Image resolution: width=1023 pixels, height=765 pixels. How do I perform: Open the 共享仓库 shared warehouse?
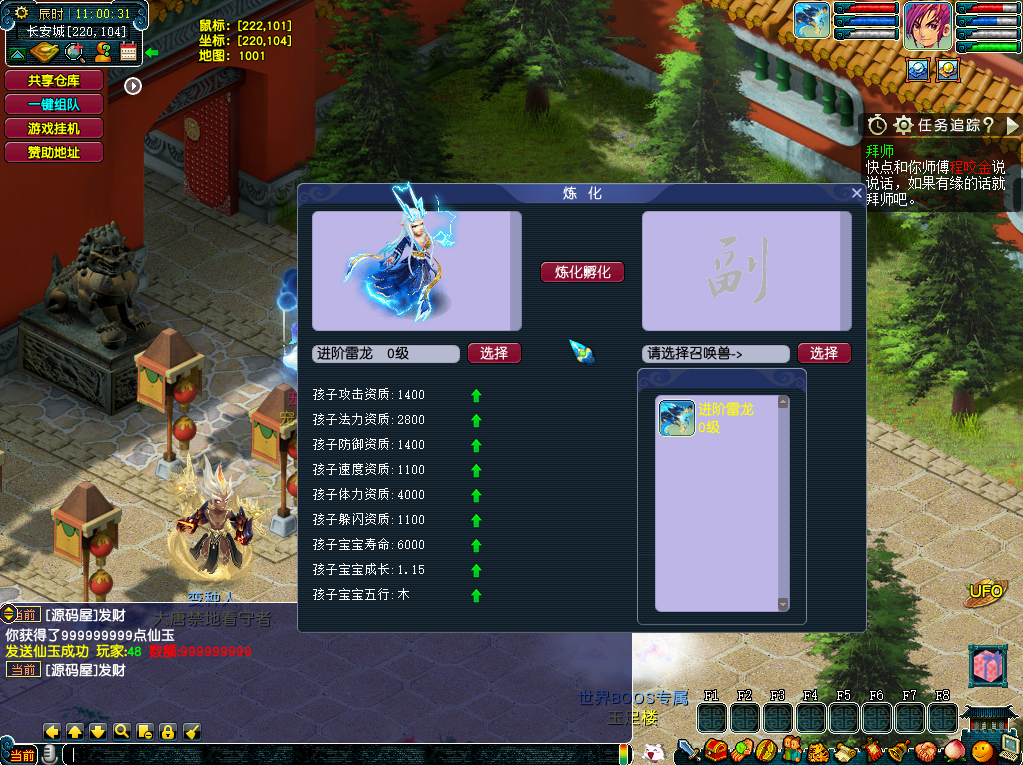[x=54, y=81]
